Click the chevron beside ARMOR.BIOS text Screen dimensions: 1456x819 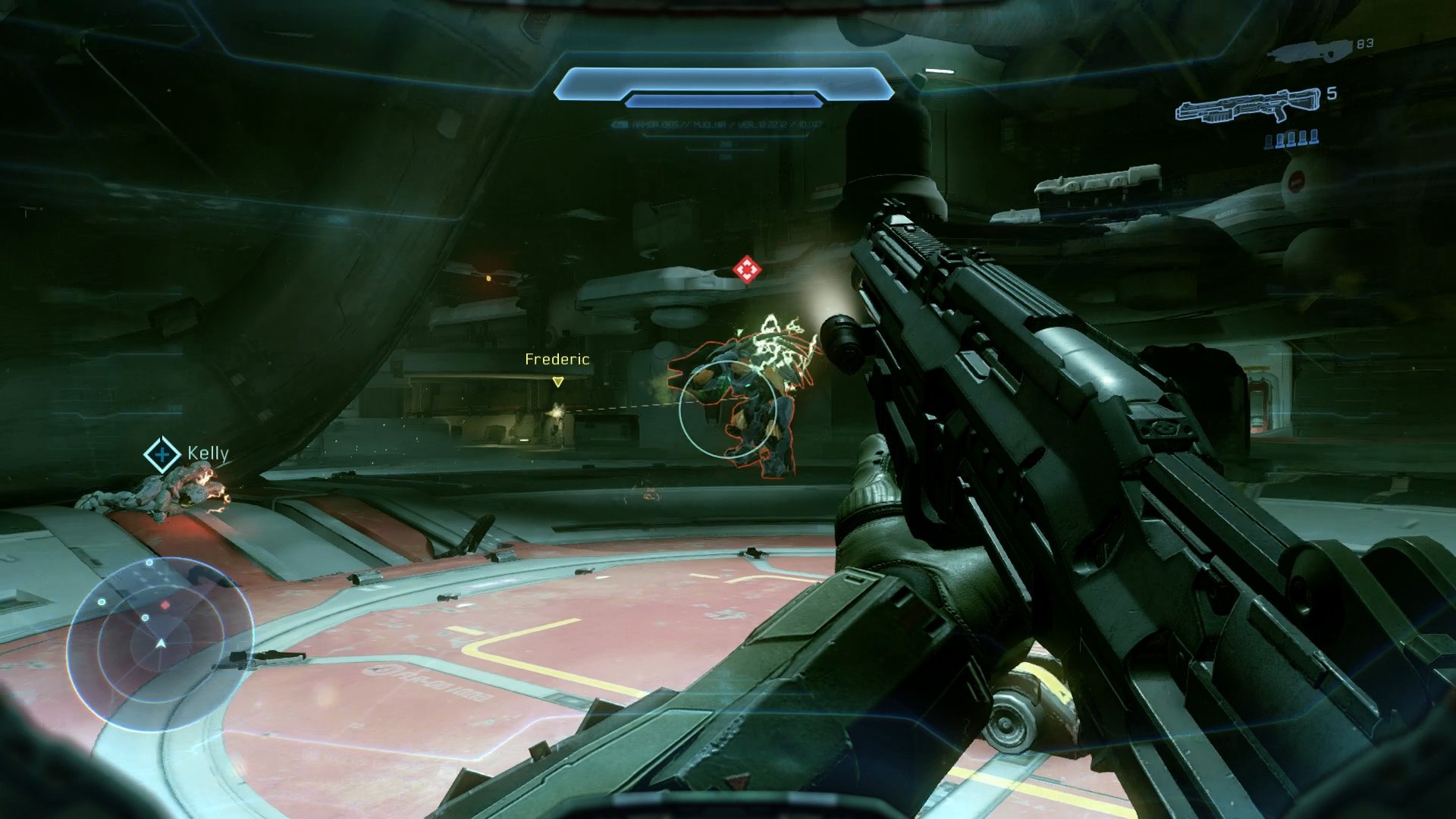pyautogui.click(x=619, y=124)
